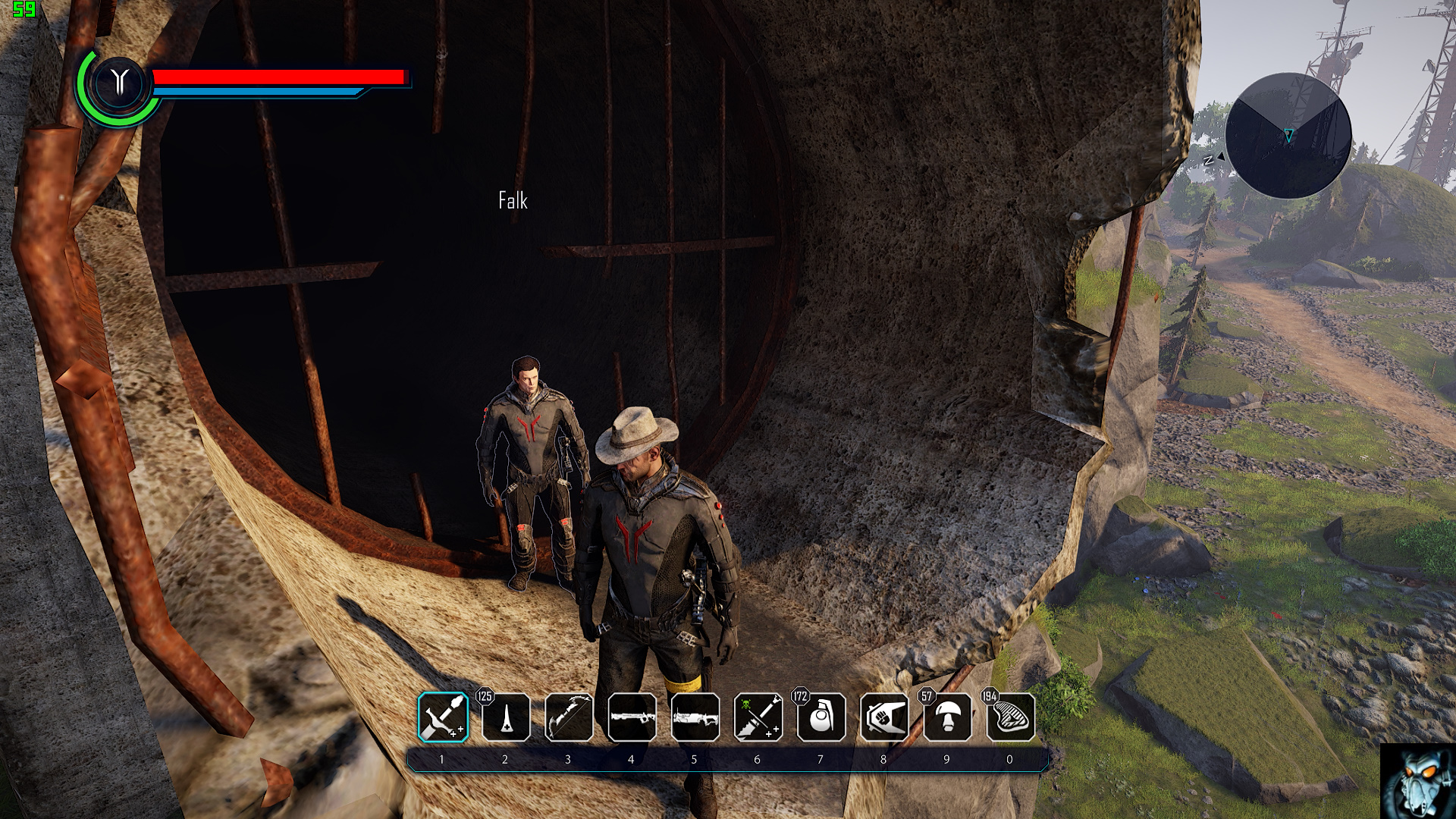Image resolution: width=1456 pixels, height=819 pixels.
Task: Use the raw meat stack of 194
Action: coord(1011,717)
